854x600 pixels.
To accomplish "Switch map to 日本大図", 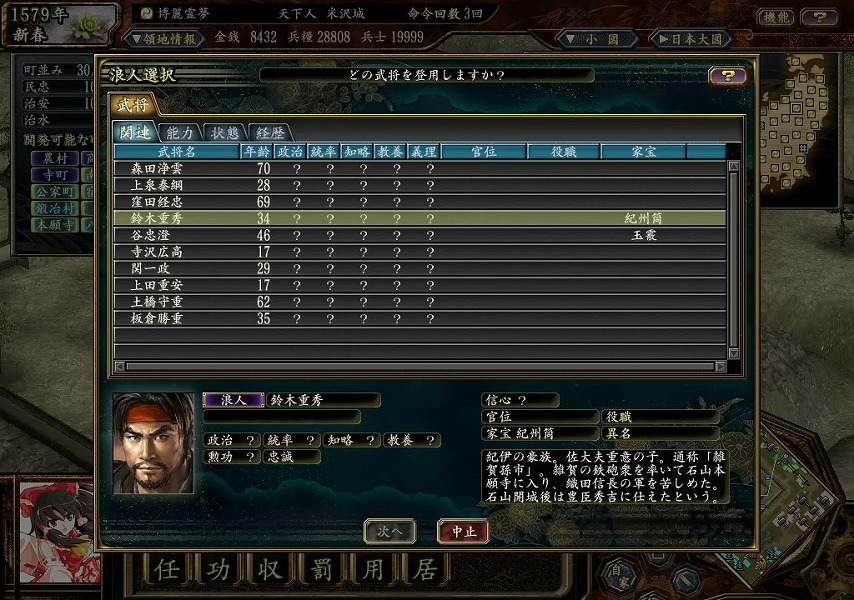I will [690, 39].
